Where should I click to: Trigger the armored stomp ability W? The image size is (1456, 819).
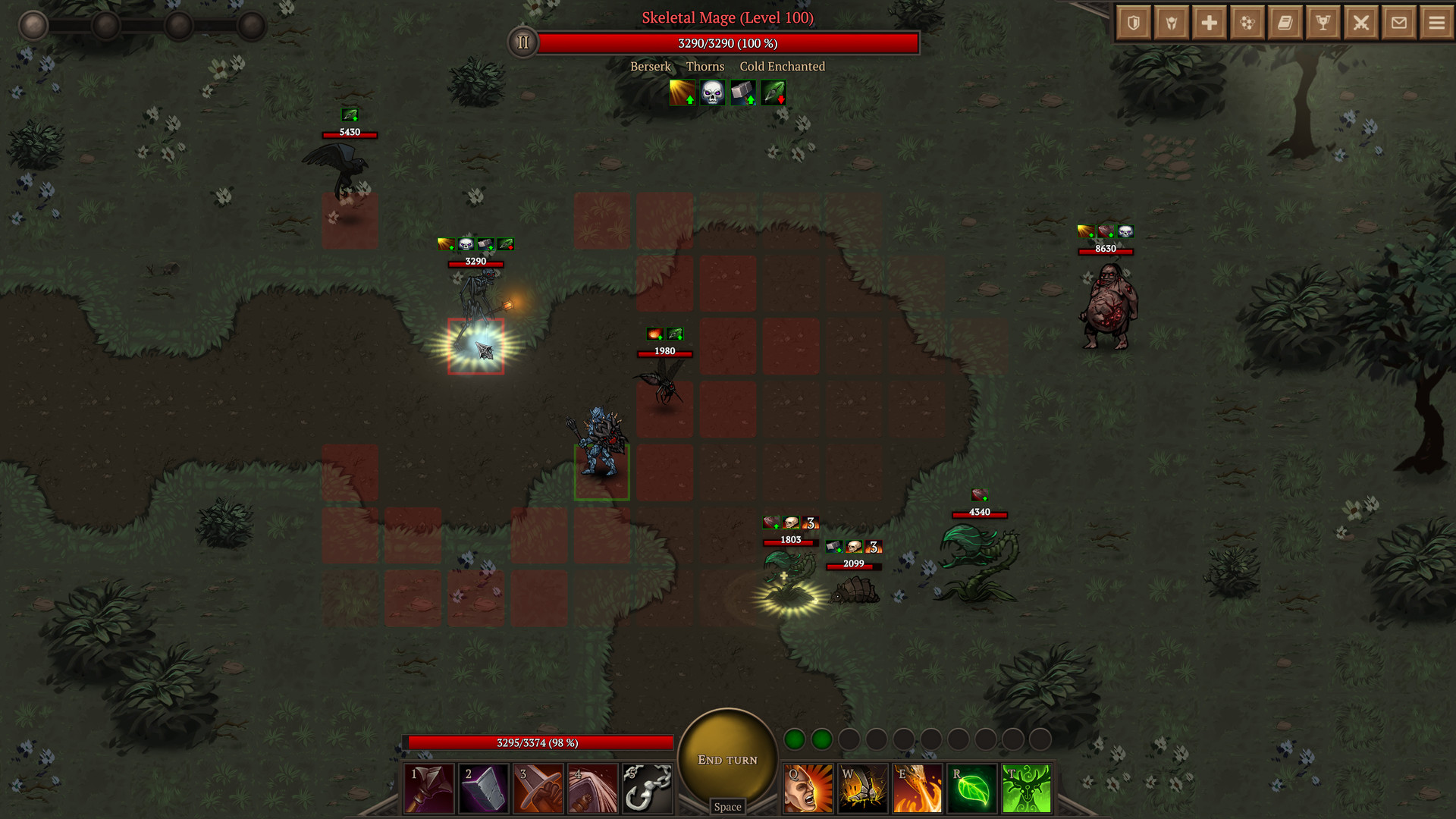point(863,789)
